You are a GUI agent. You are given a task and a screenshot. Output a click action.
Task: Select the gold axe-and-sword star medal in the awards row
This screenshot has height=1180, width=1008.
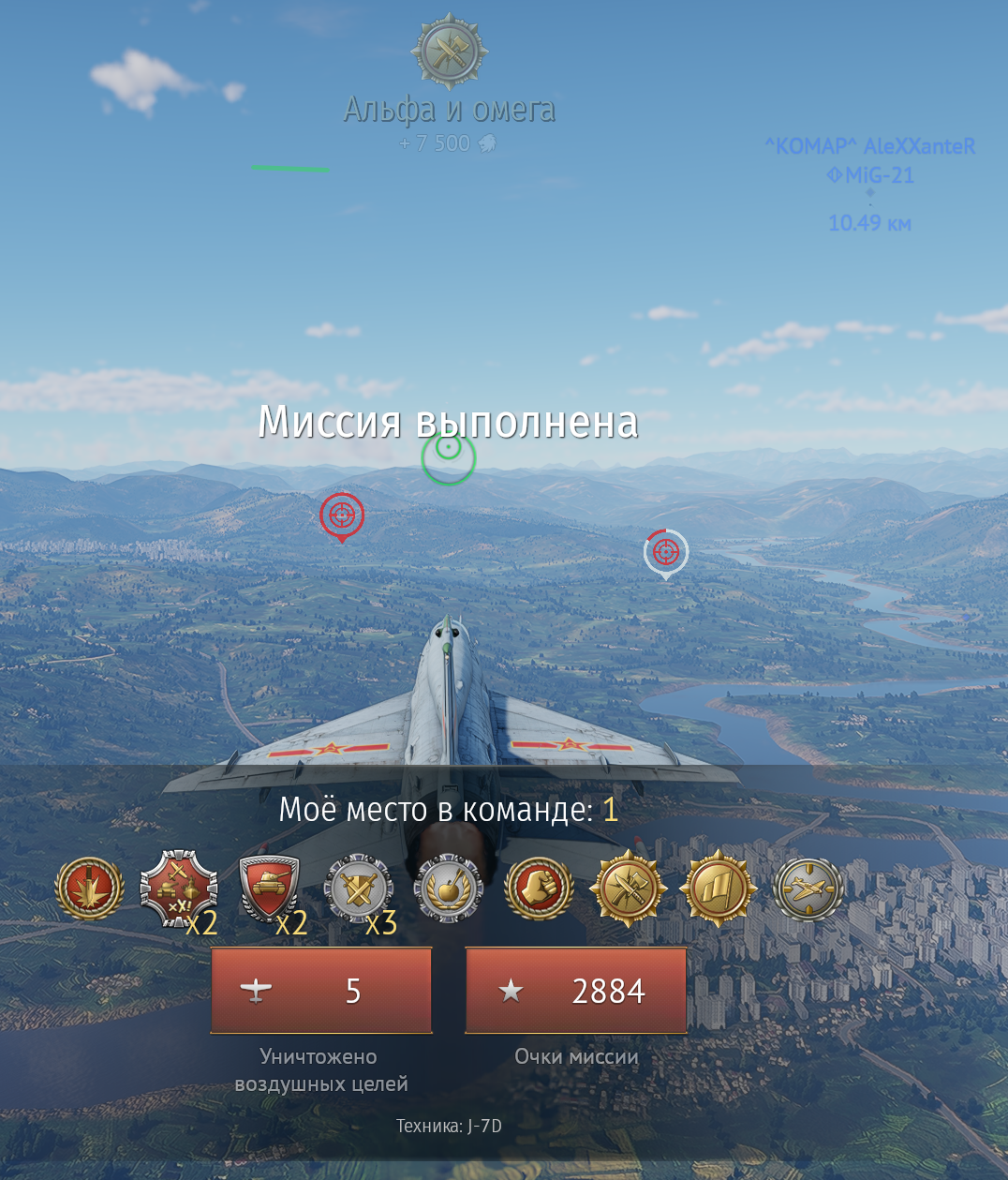(x=628, y=888)
